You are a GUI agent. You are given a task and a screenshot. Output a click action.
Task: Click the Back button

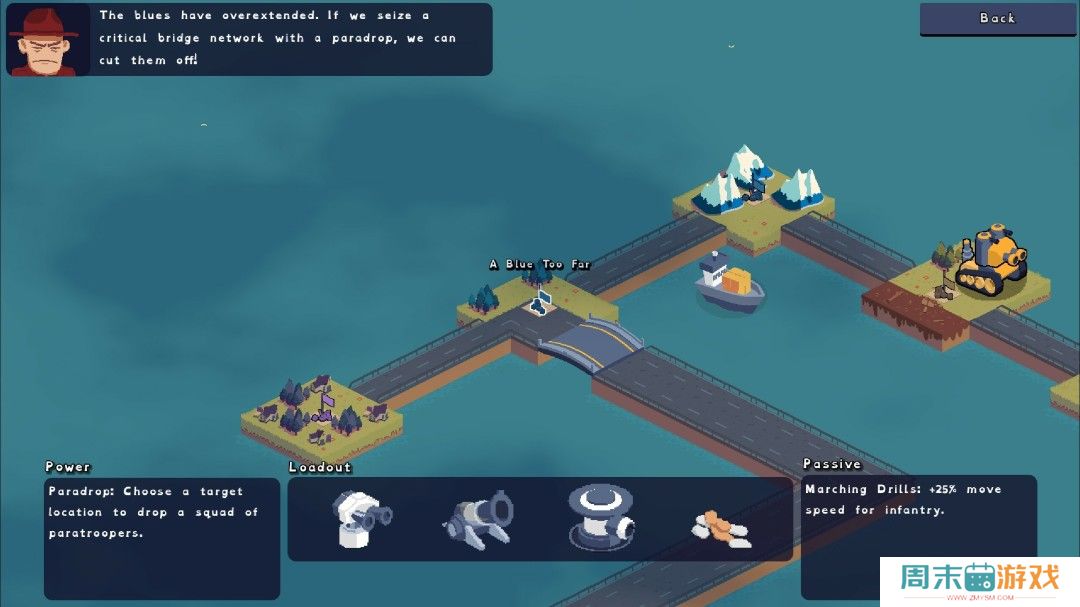tap(997, 19)
